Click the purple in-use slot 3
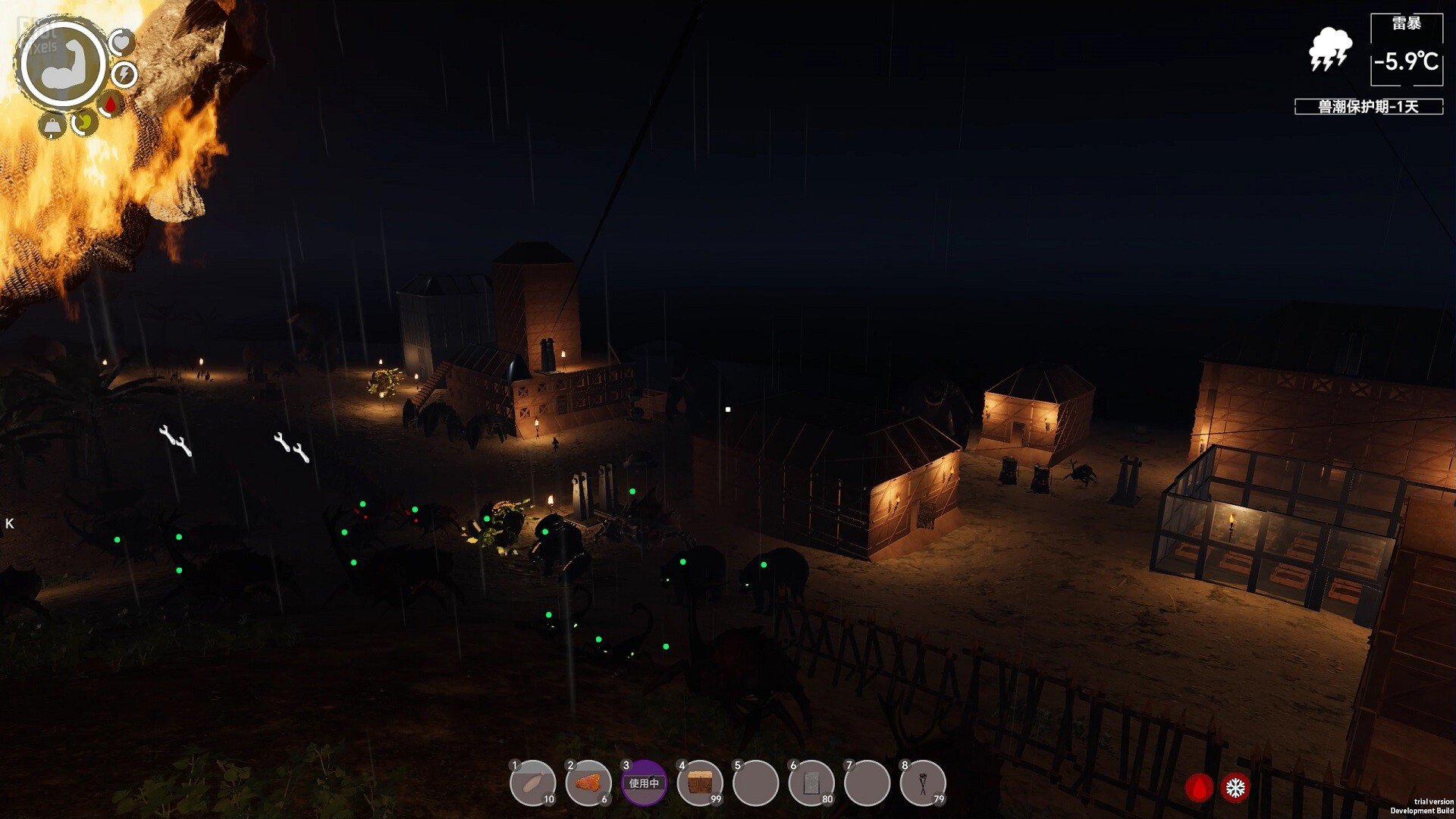The image size is (1456, 819). (644, 783)
